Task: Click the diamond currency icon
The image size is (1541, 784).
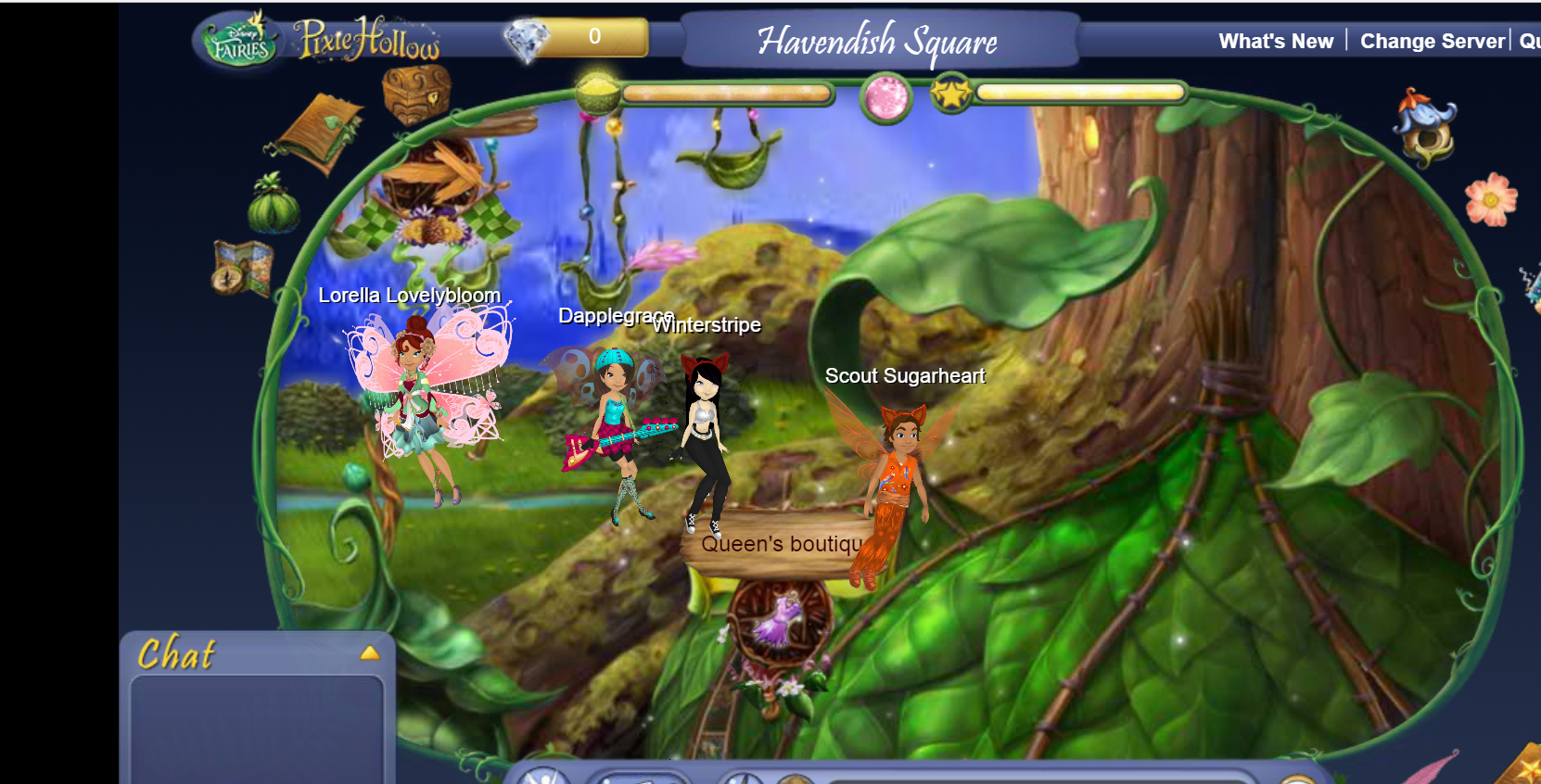Action: point(526,40)
